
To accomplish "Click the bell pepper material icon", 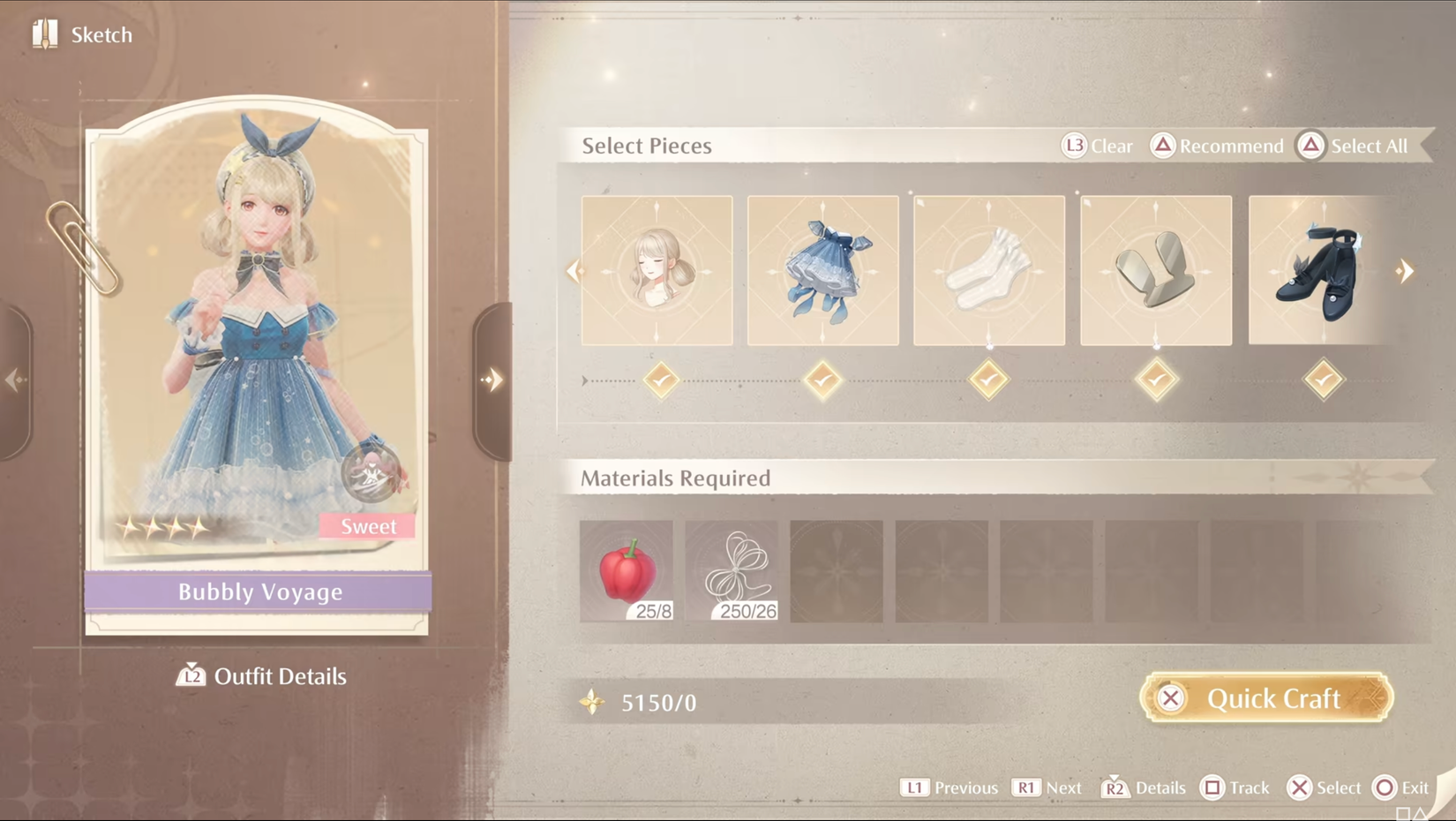I will point(627,569).
